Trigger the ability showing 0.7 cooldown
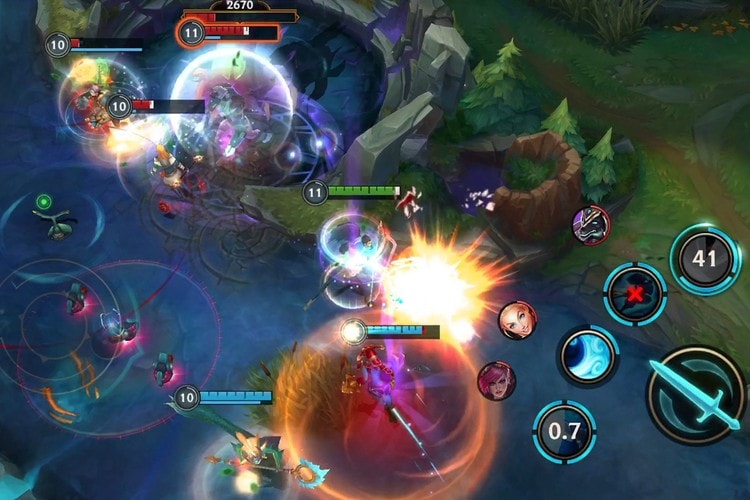750x500 pixels. 564,432
